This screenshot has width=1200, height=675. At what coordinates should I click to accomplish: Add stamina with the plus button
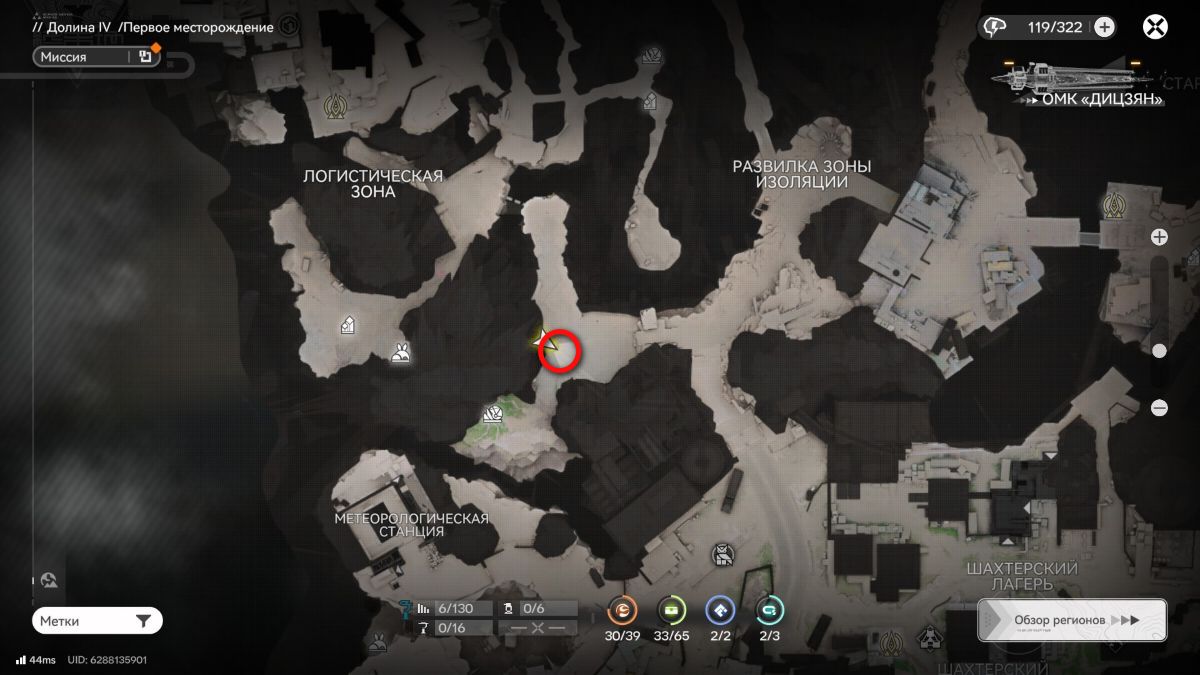(1104, 27)
